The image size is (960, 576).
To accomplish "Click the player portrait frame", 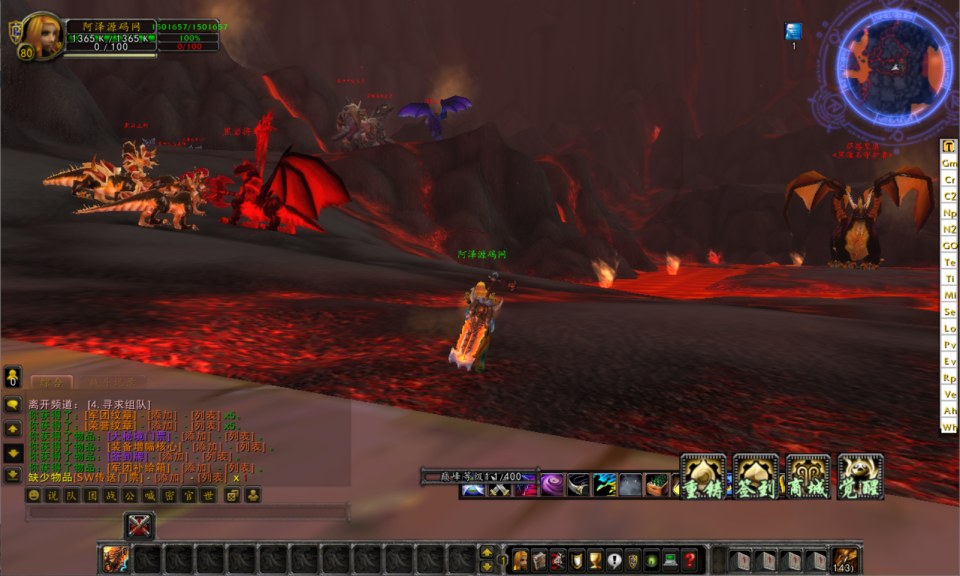I will 43,34.
